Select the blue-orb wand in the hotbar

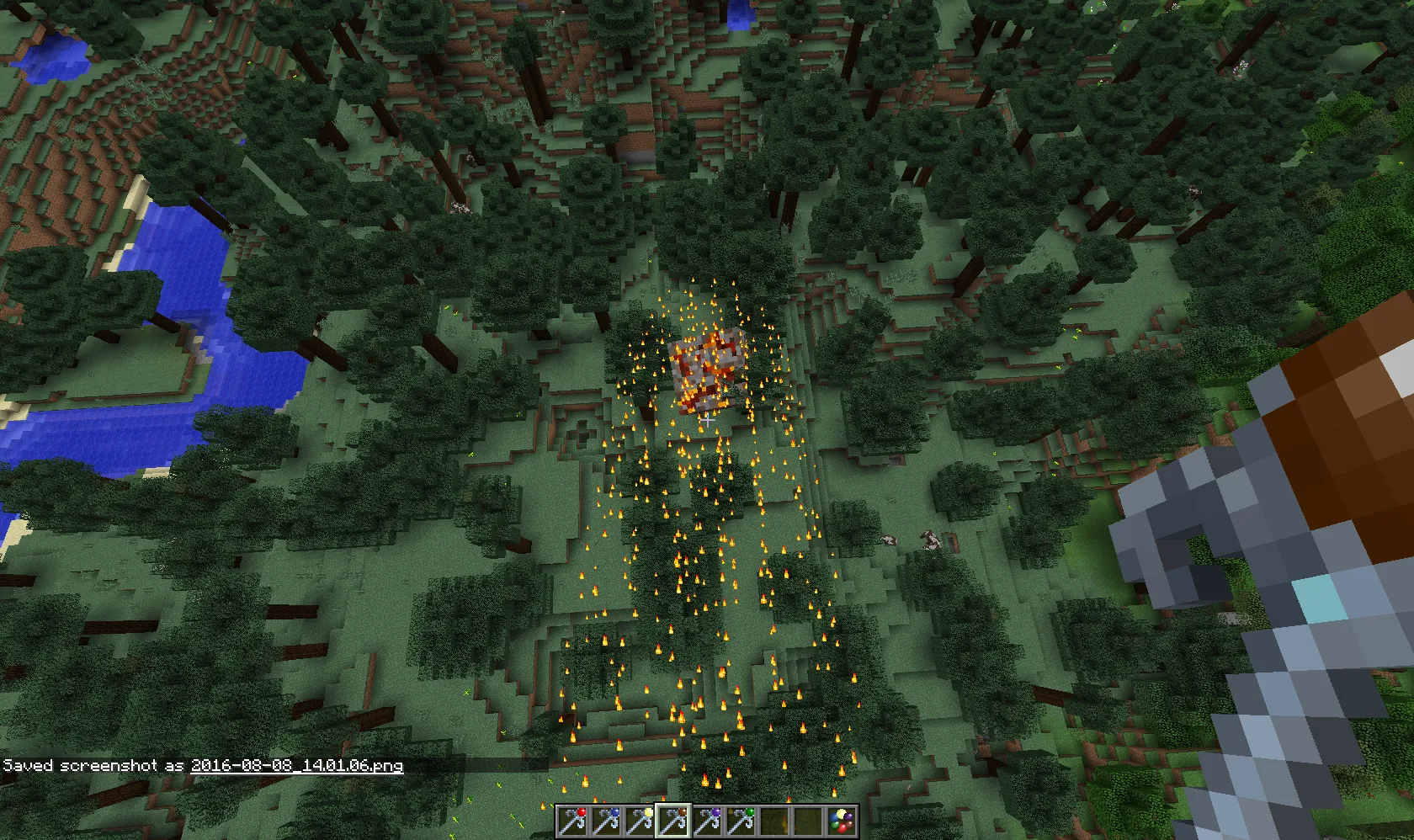pyautogui.click(x=609, y=821)
